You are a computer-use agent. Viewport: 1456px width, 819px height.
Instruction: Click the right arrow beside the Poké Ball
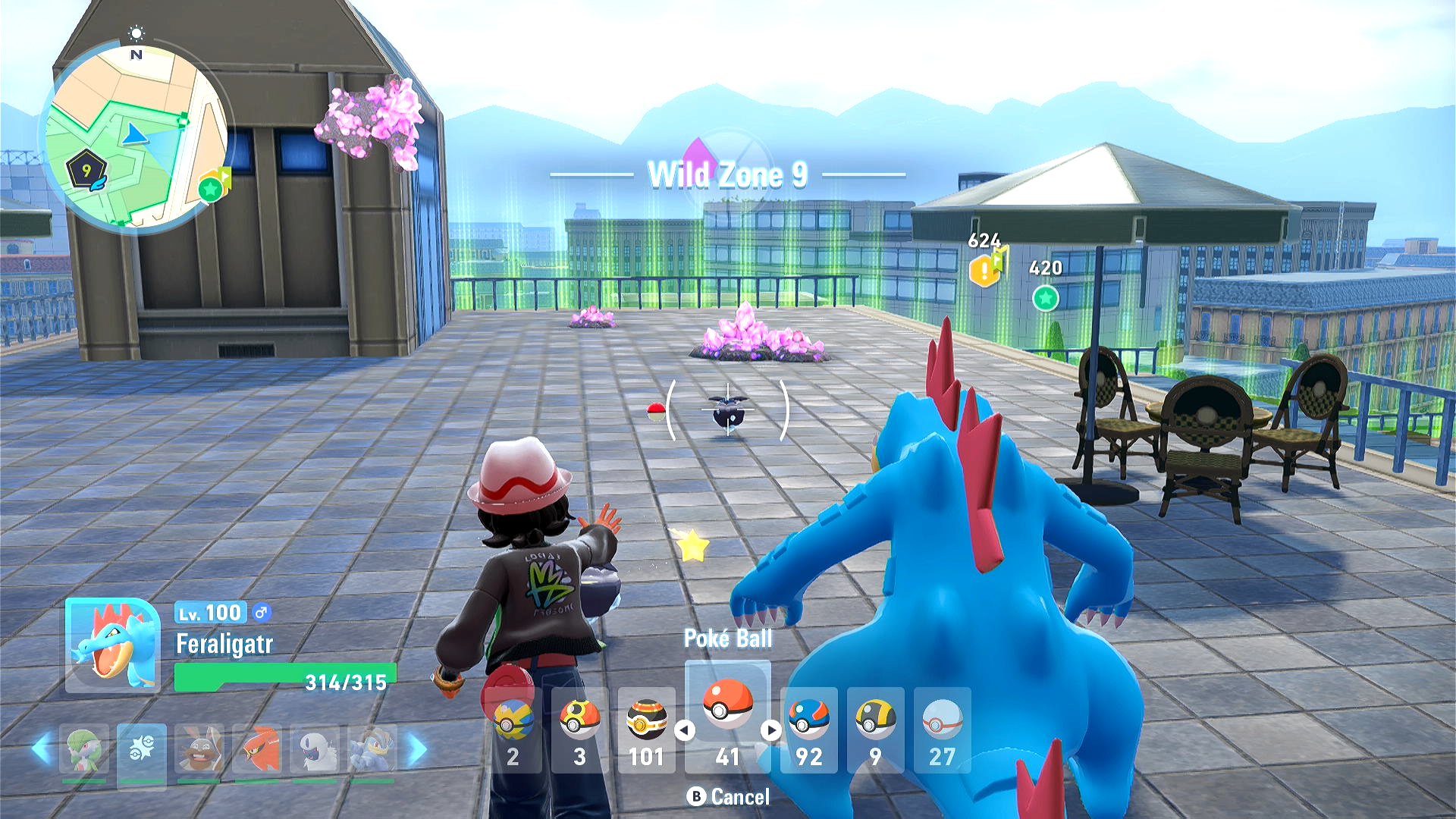tap(771, 730)
